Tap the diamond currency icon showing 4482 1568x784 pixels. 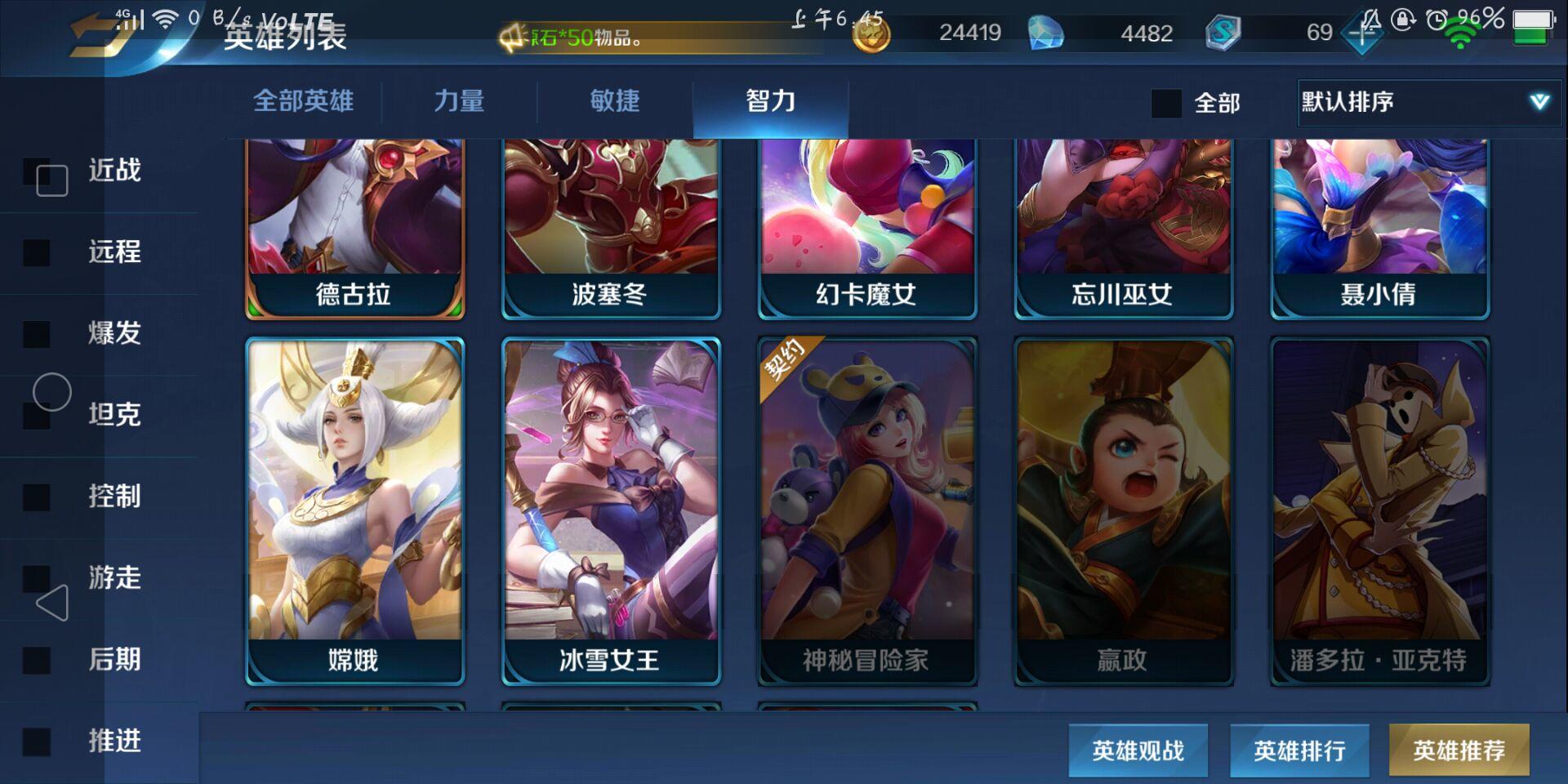[x=1049, y=34]
